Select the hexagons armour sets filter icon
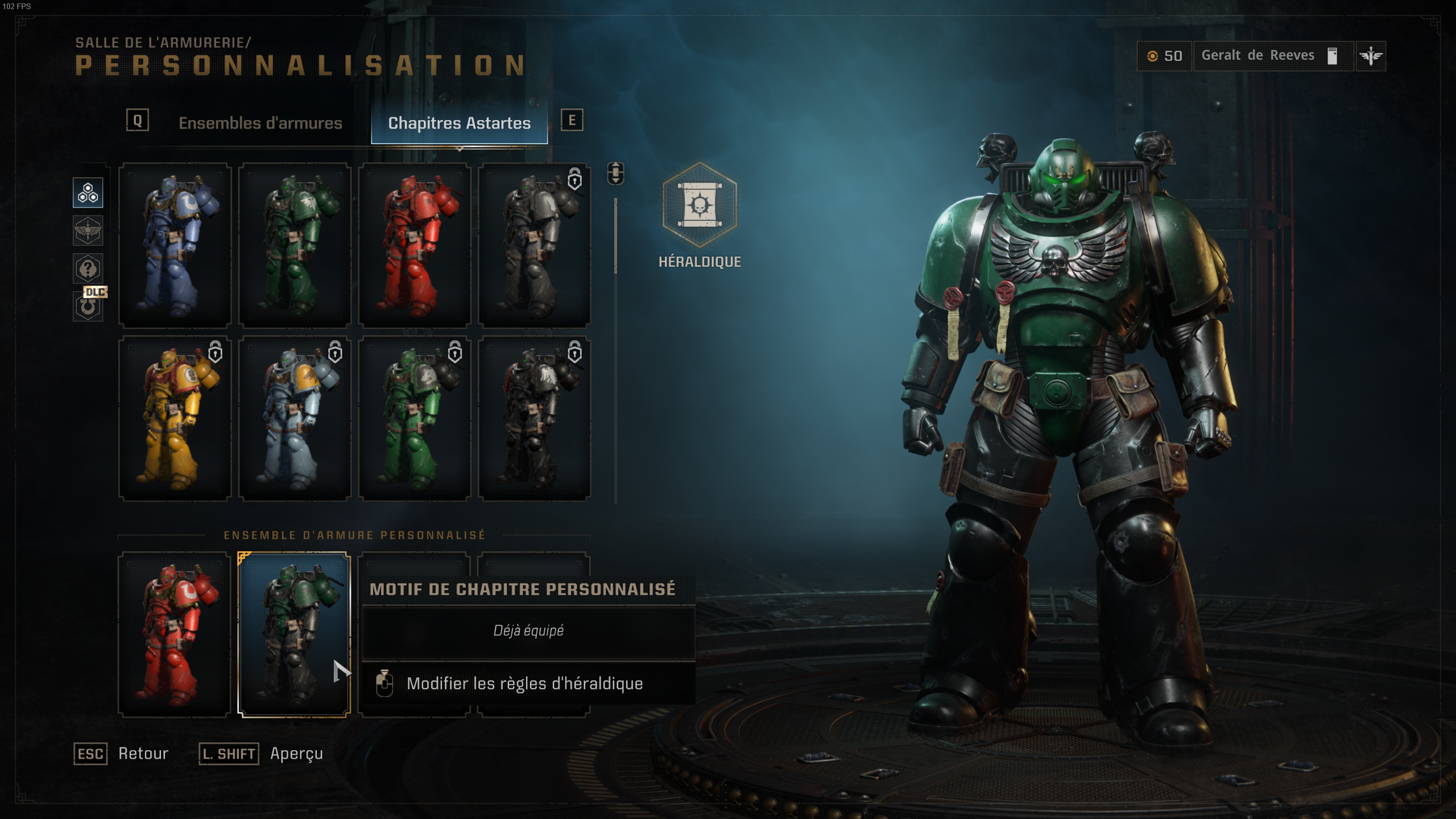The height and width of the screenshot is (819, 1456). [88, 192]
